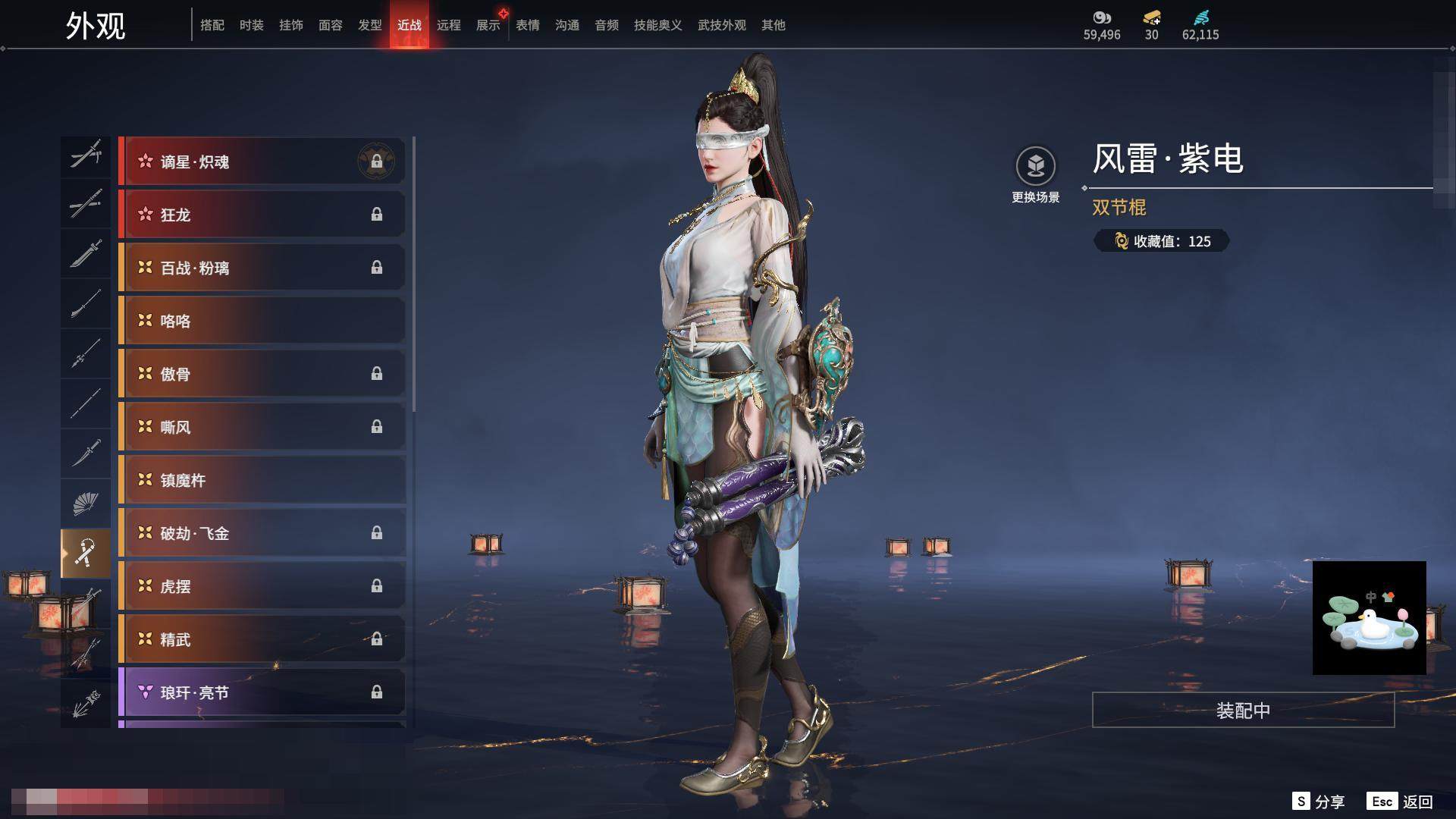Go to the 技能奥义 tab
1456x819 pixels.
click(657, 25)
